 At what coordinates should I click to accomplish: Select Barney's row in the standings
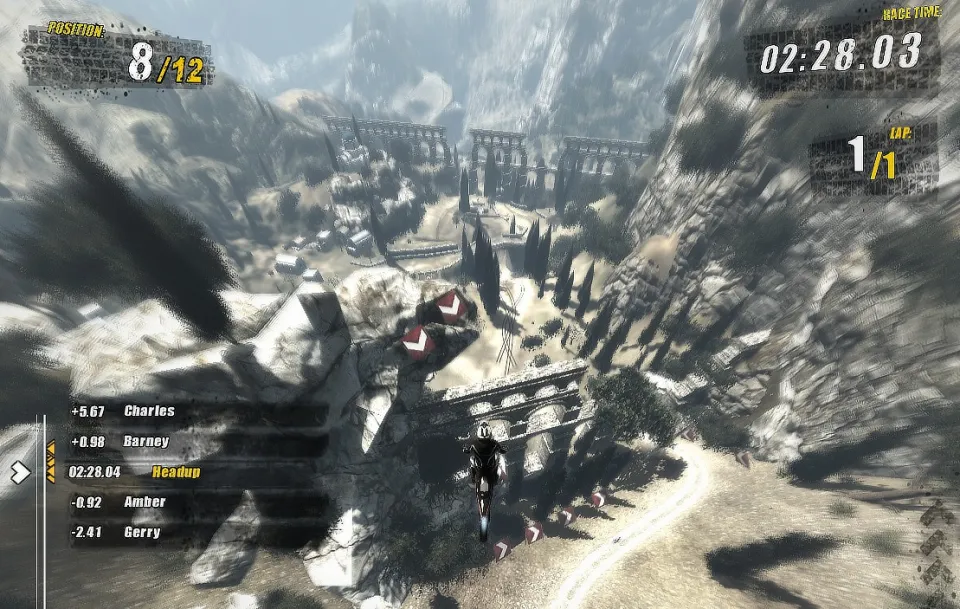(146, 442)
